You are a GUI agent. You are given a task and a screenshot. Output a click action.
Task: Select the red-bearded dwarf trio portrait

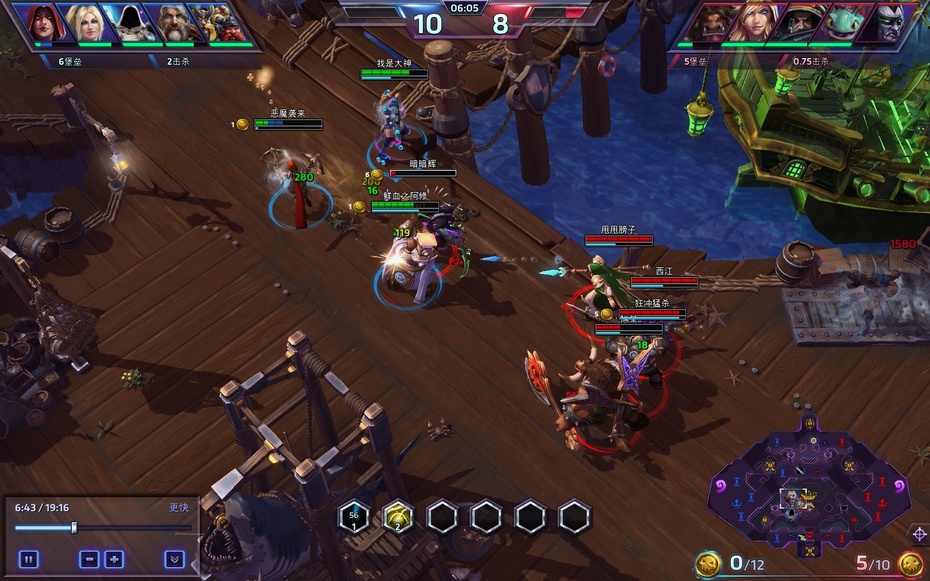[225, 24]
